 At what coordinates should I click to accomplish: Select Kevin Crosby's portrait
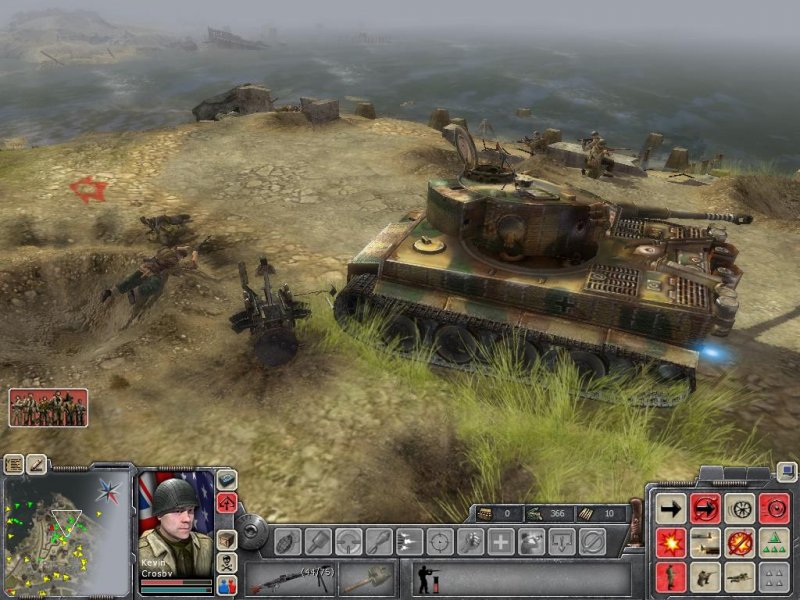175,514
